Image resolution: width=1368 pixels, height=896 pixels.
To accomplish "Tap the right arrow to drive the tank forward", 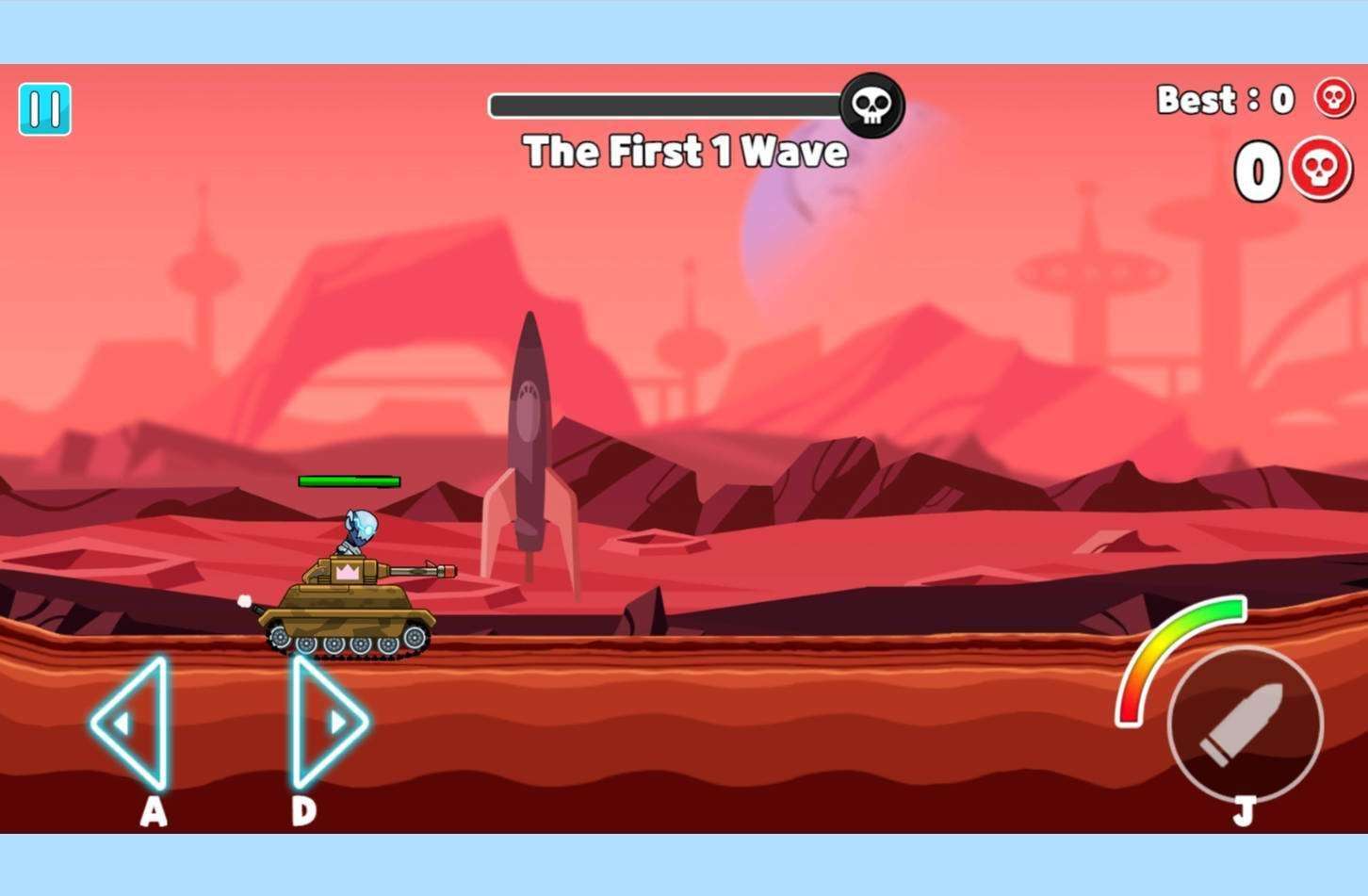I will coord(326,722).
